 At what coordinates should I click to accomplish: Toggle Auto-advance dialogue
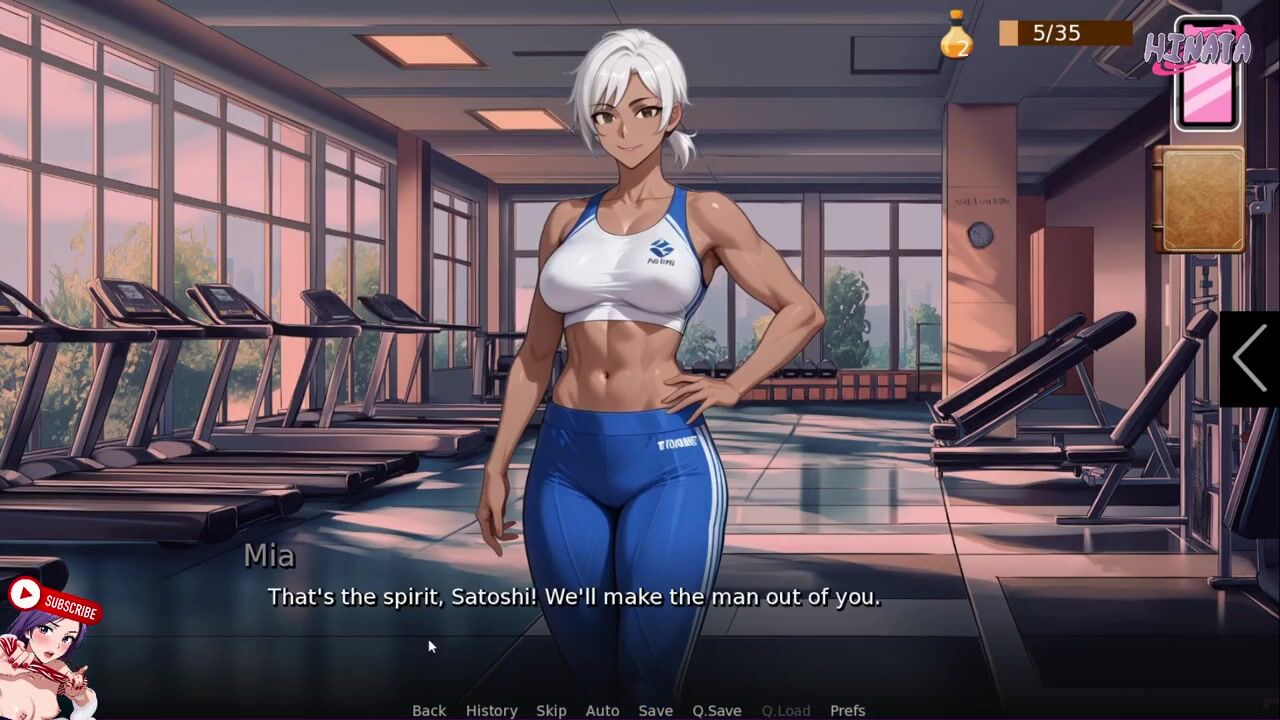[602, 710]
